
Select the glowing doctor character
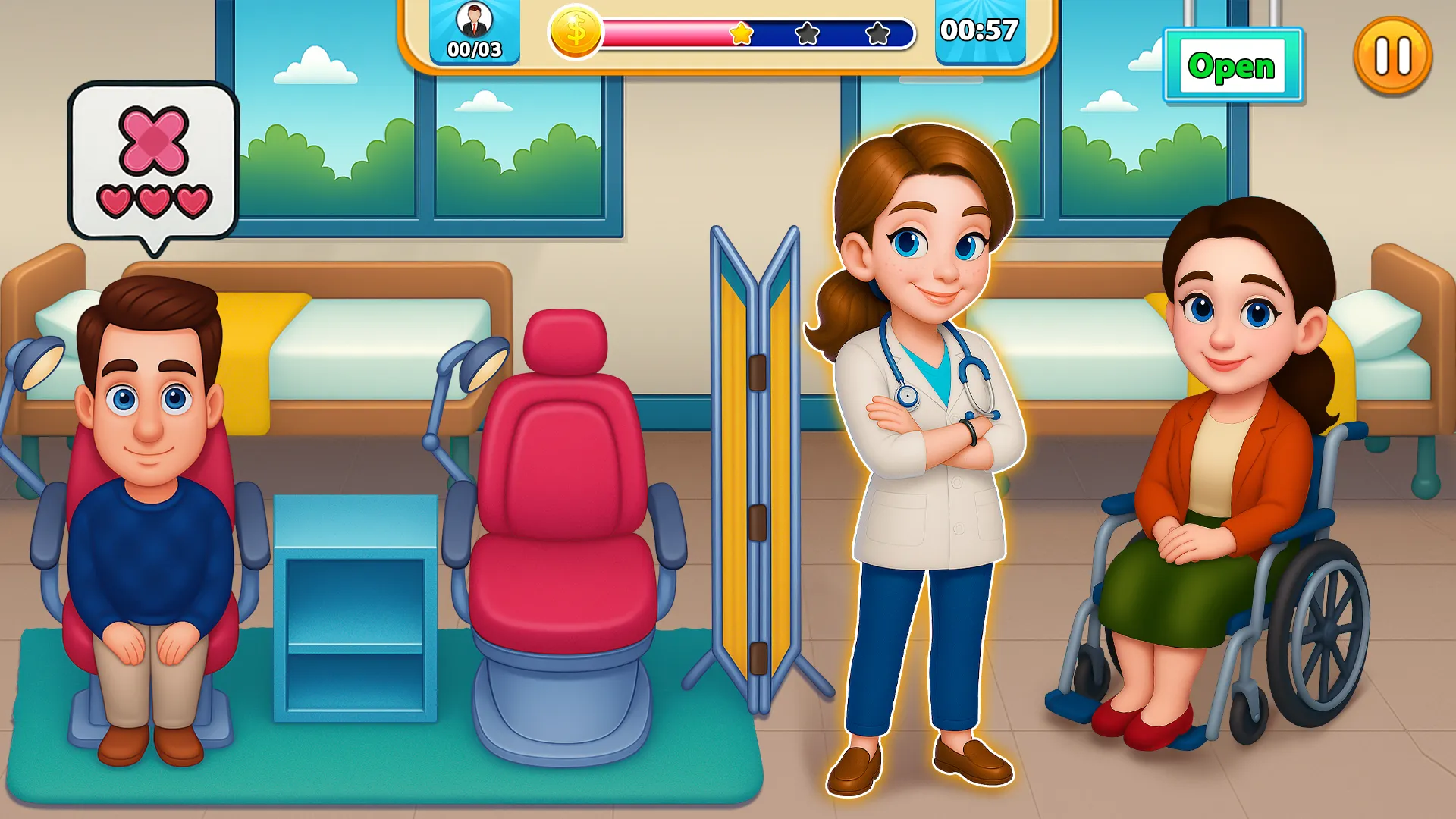(x=921, y=455)
